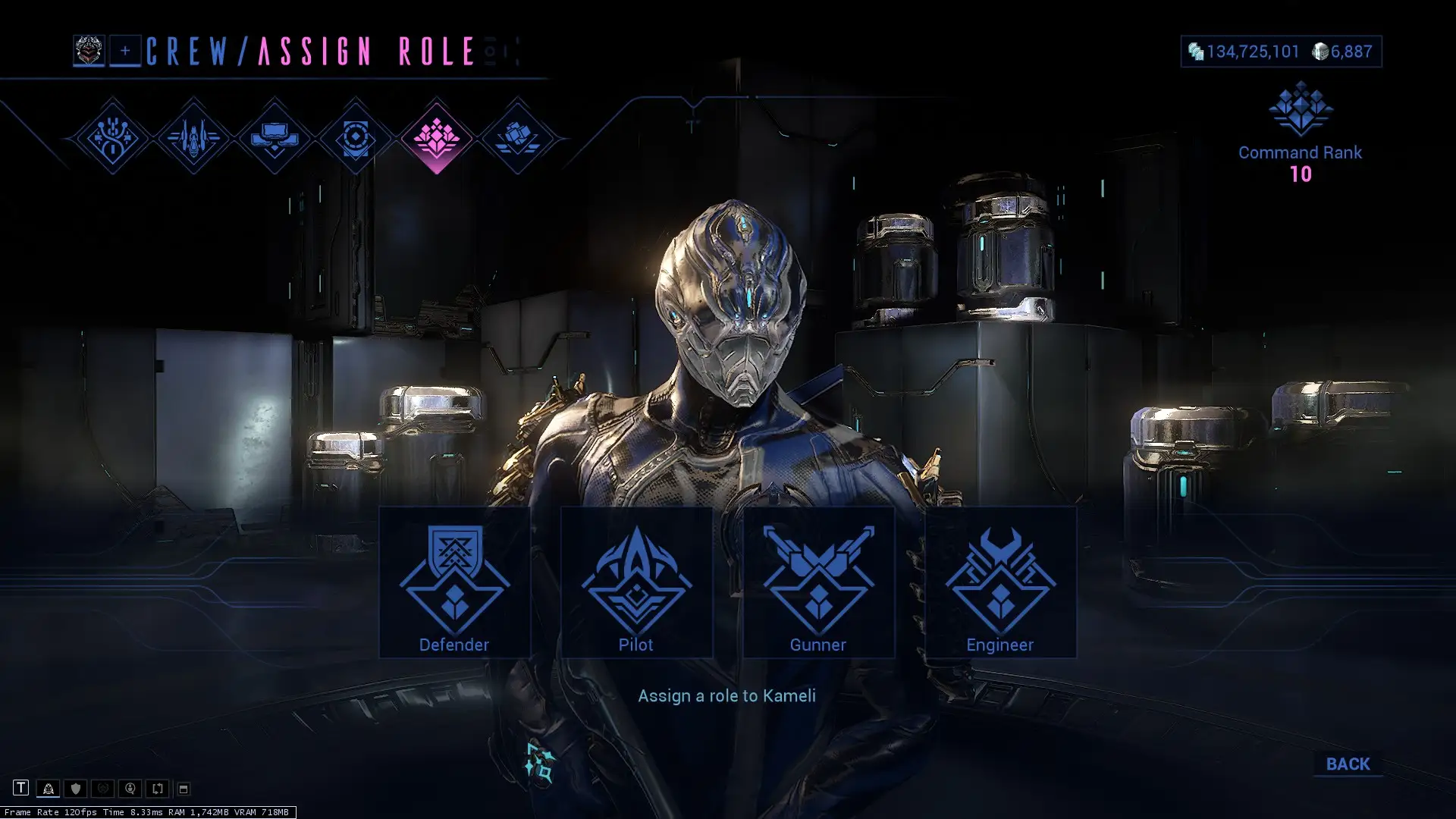Open the intrinsics tab with branching-paths icon

click(x=112, y=137)
